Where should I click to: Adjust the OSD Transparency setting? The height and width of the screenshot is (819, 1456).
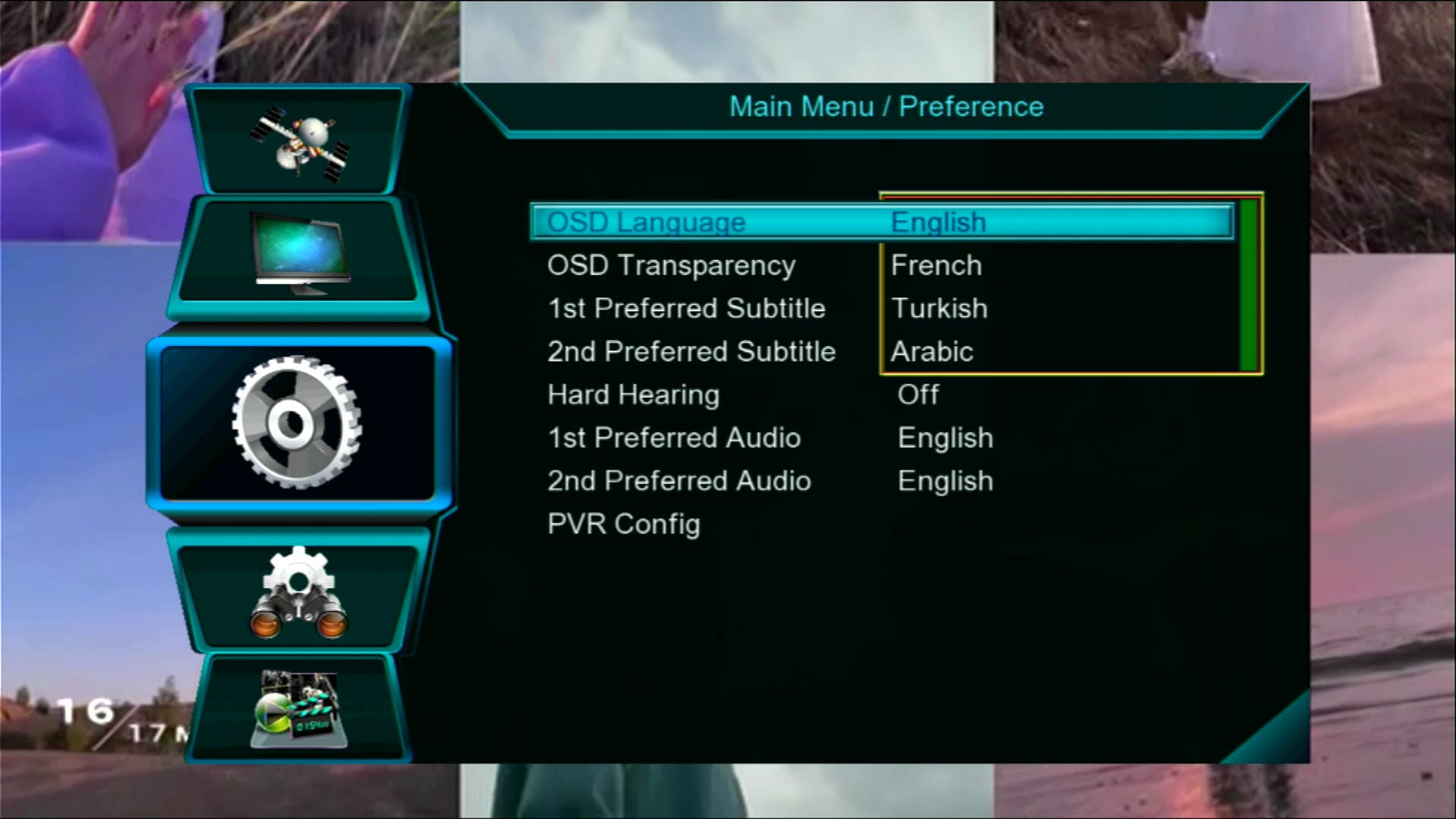670,265
